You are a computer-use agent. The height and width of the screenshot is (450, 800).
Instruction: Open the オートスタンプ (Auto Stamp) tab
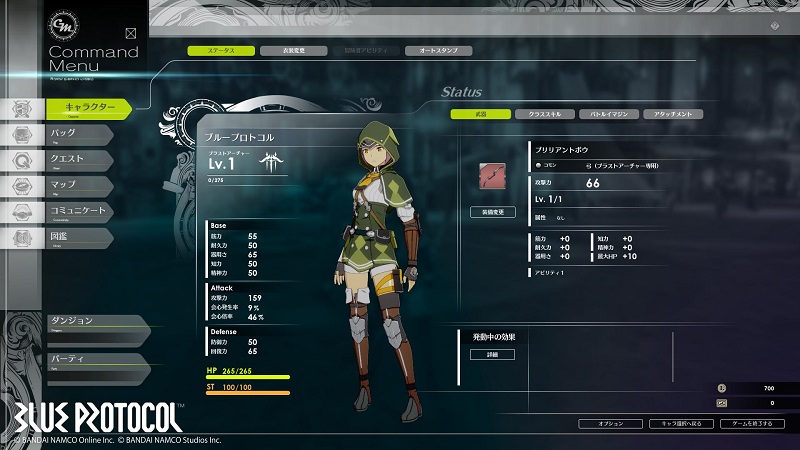coord(437,50)
